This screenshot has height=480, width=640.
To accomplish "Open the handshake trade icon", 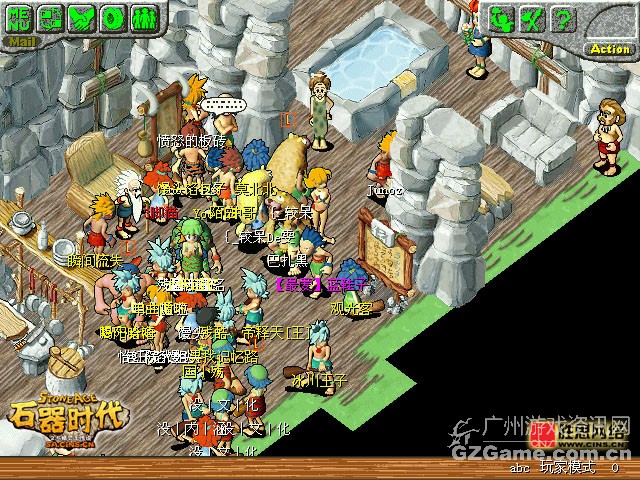I will coord(83,17).
